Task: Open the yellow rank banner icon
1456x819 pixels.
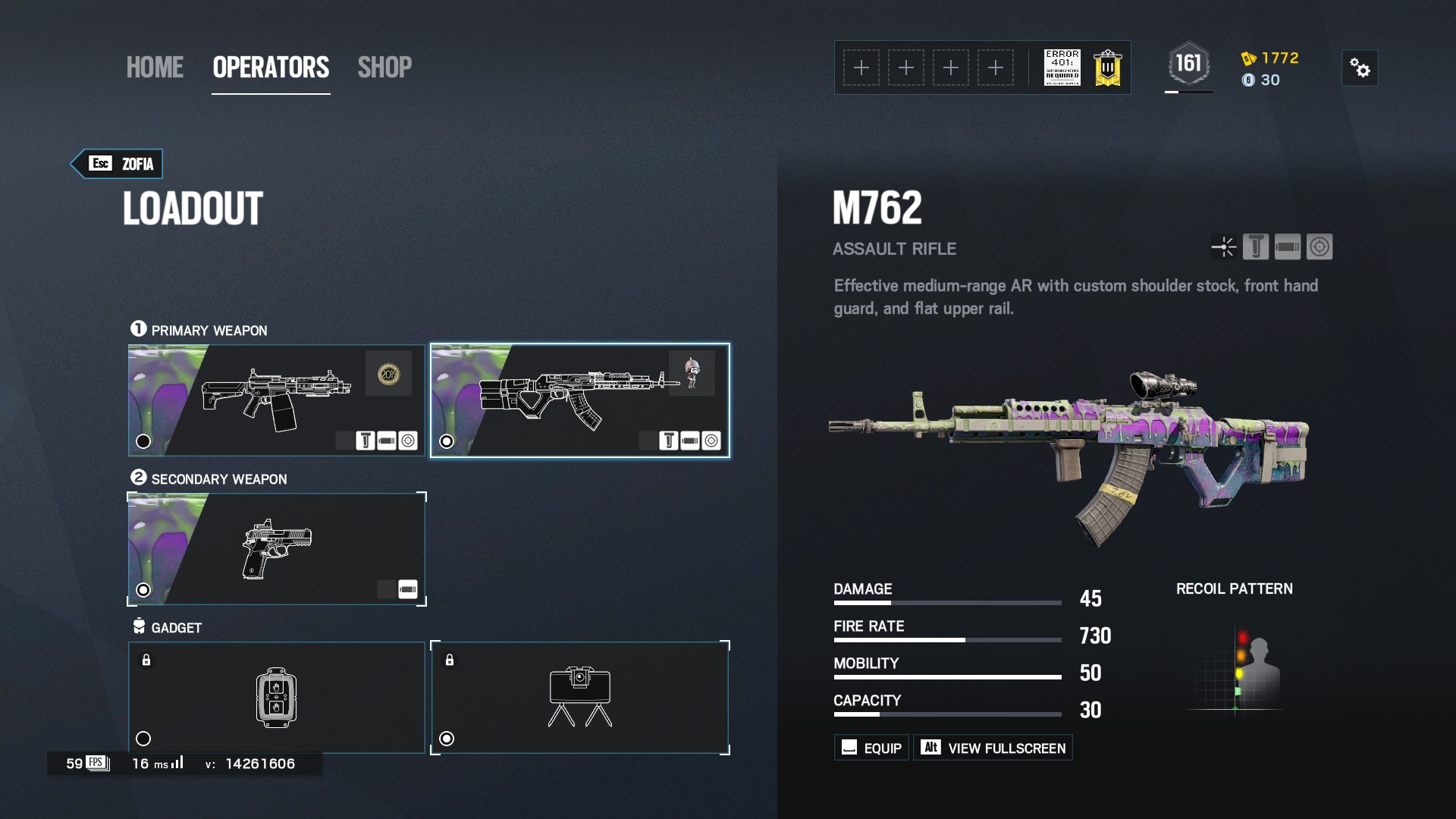Action: [1107, 68]
